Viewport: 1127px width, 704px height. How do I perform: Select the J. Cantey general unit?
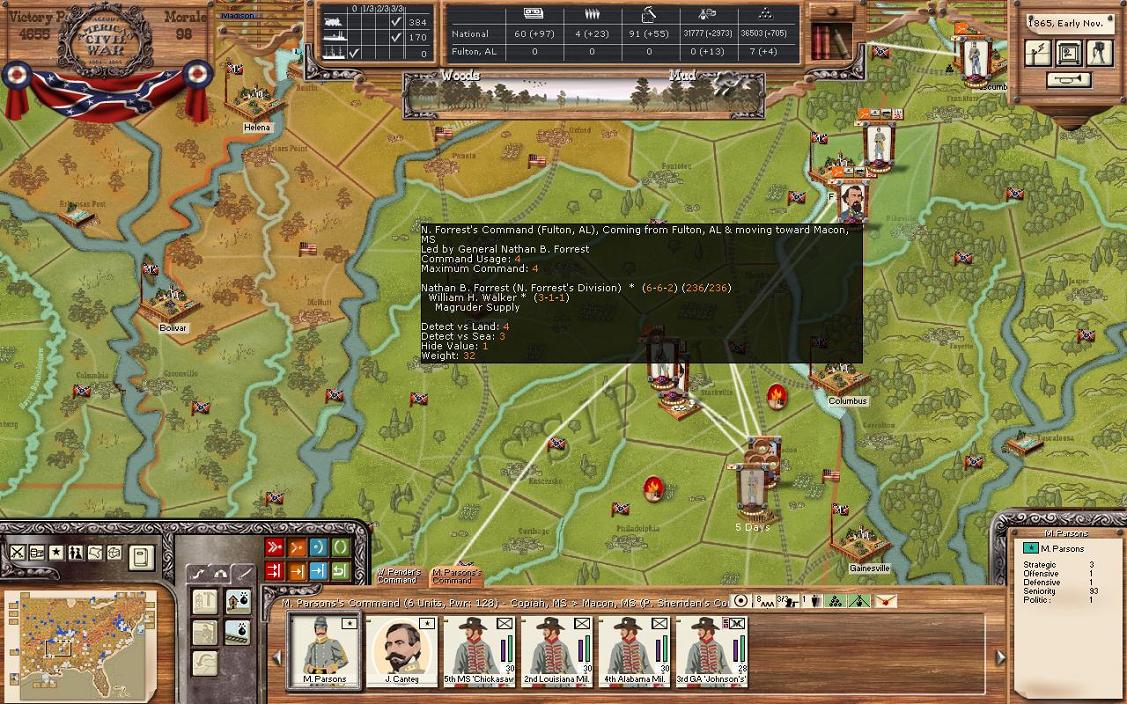click(x=401, y=649)
